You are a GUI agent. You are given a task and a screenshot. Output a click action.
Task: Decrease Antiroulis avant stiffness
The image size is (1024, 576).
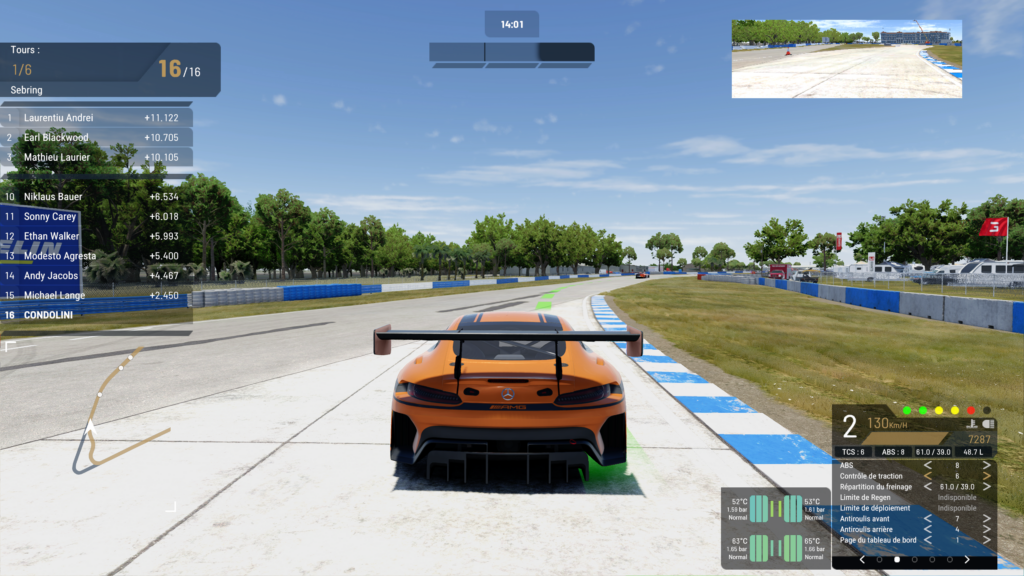coord(928,519)
